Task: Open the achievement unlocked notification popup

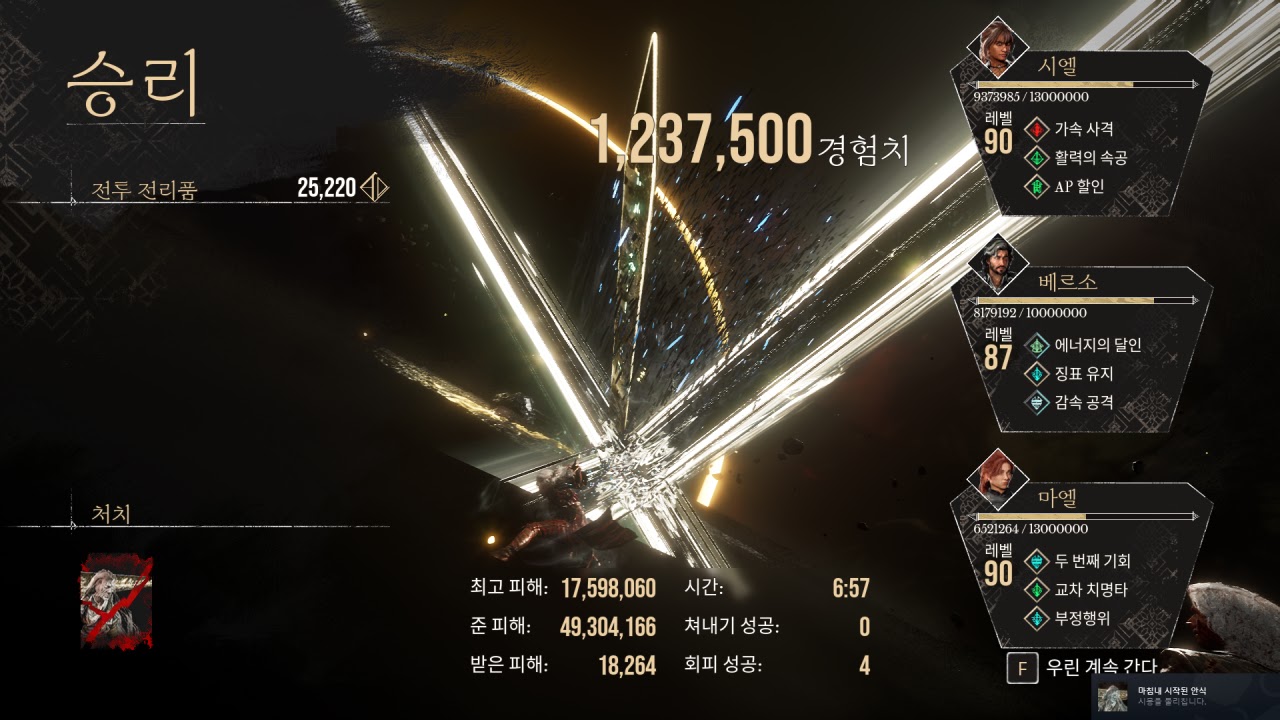Action: coord(1185,696)
